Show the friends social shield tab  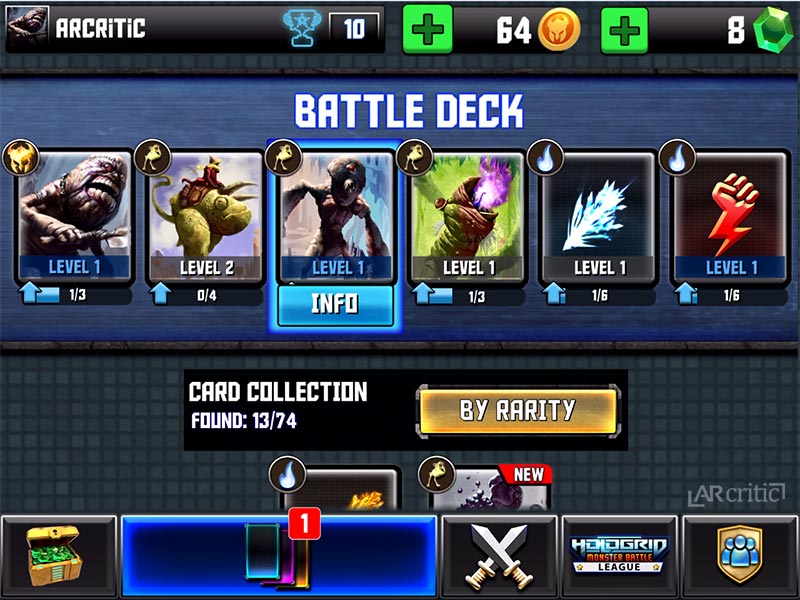pyautogui.click(x=740, y=557)
